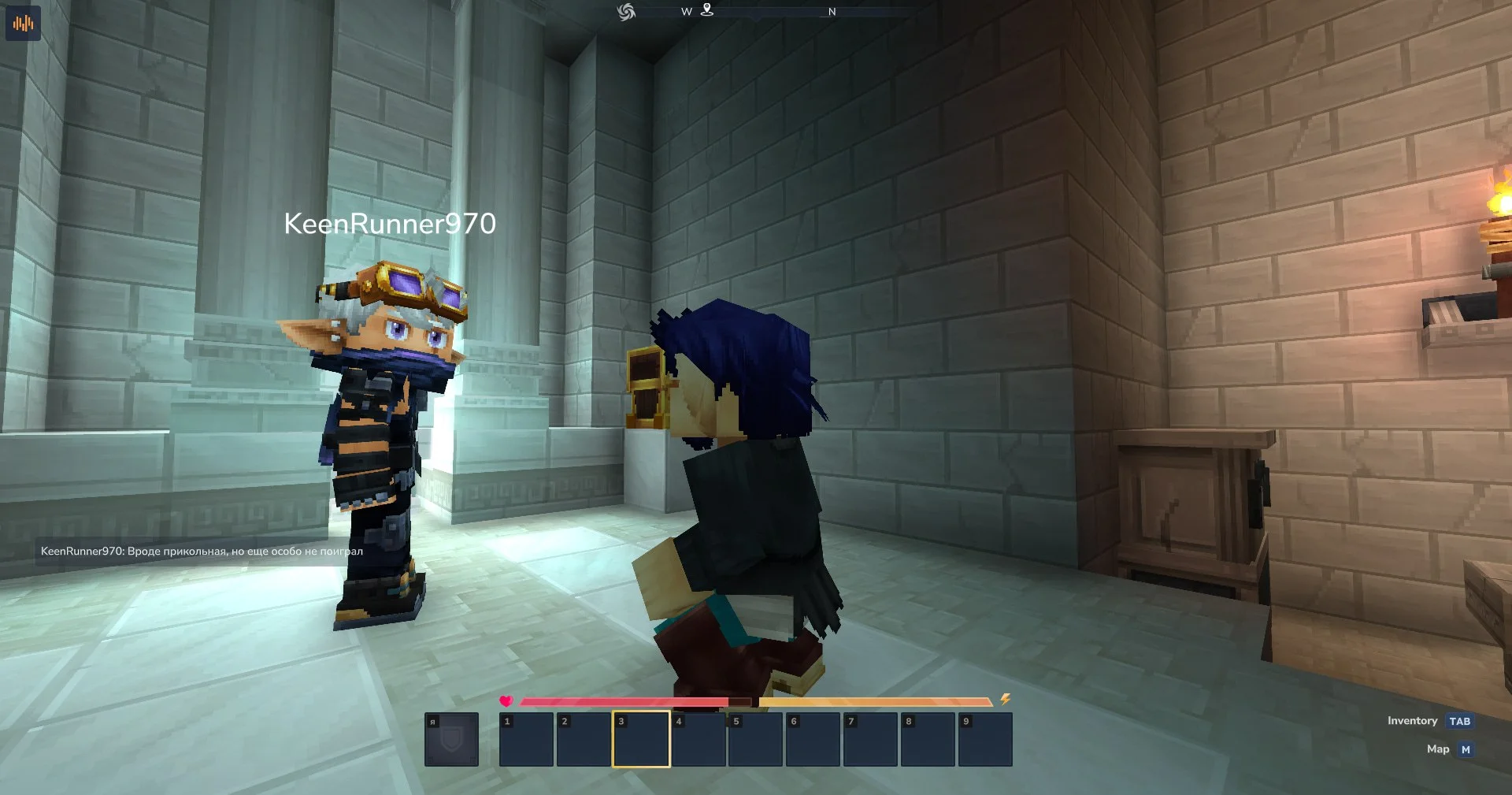Click the lightning stamina icon
The image size is (1512, 795).
tap(1006, 699)
